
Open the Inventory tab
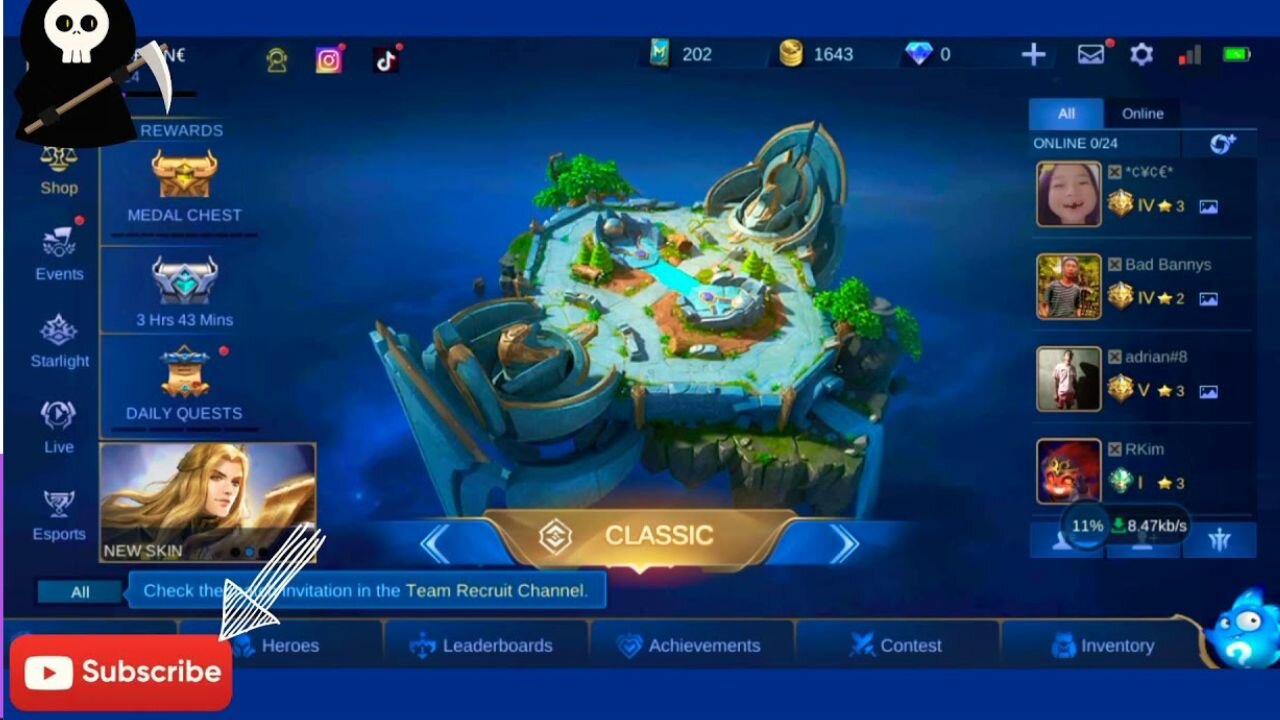tap(1104, 646)
